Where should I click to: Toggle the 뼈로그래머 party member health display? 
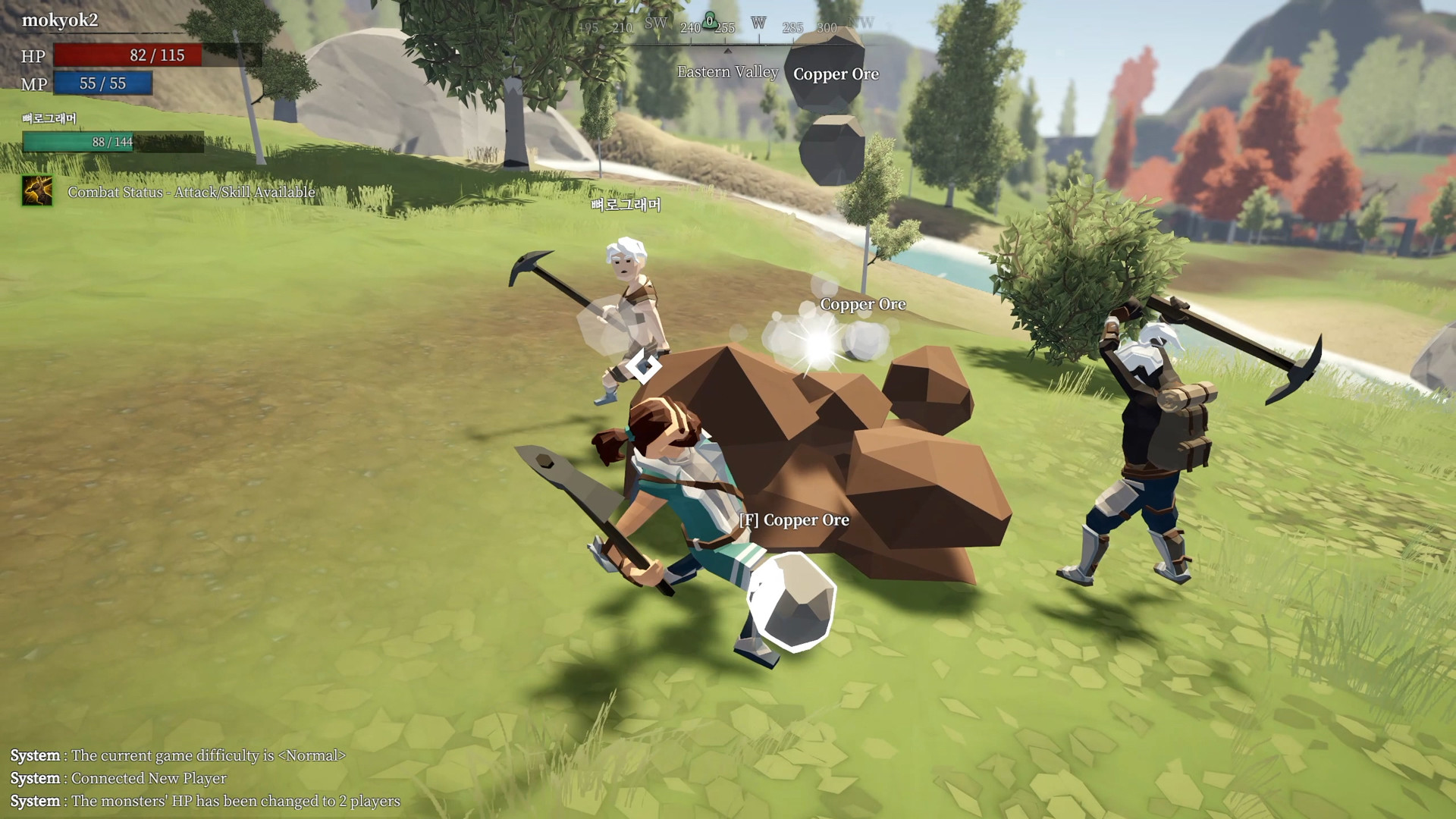[x=78, y=141]
